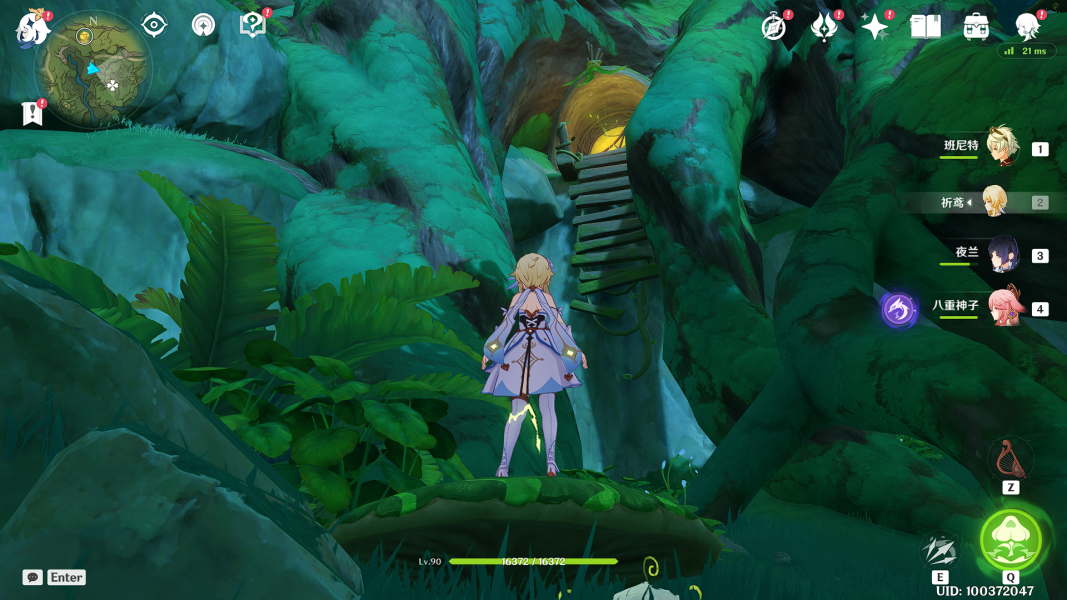Screen dimensions: 1067x600
Task: Switch to party member 八重神子
Action: pyautogui.click(x=1004, y=309)
